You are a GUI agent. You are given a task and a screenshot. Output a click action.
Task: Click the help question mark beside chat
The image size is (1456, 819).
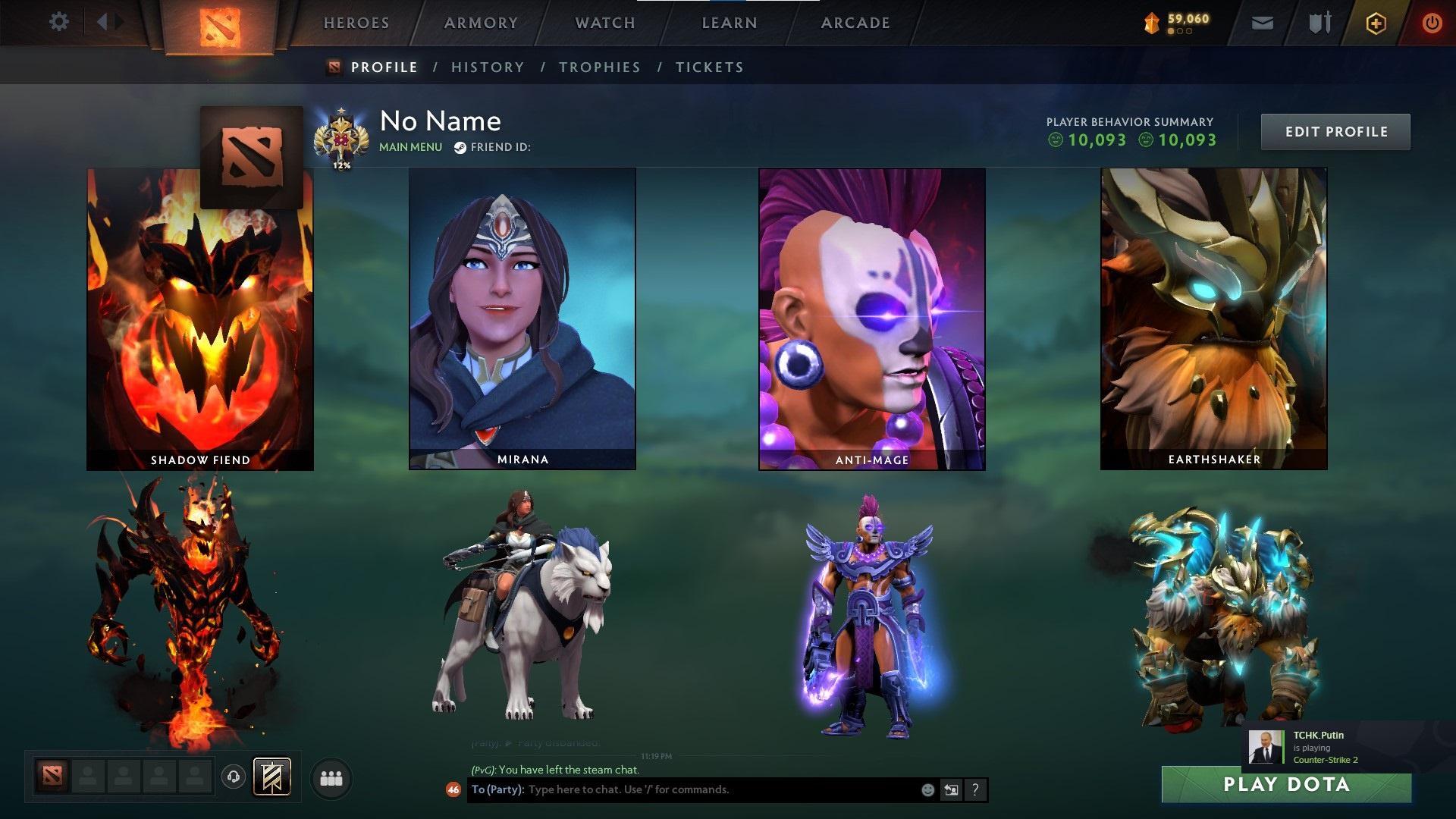(x=975, y=789)
